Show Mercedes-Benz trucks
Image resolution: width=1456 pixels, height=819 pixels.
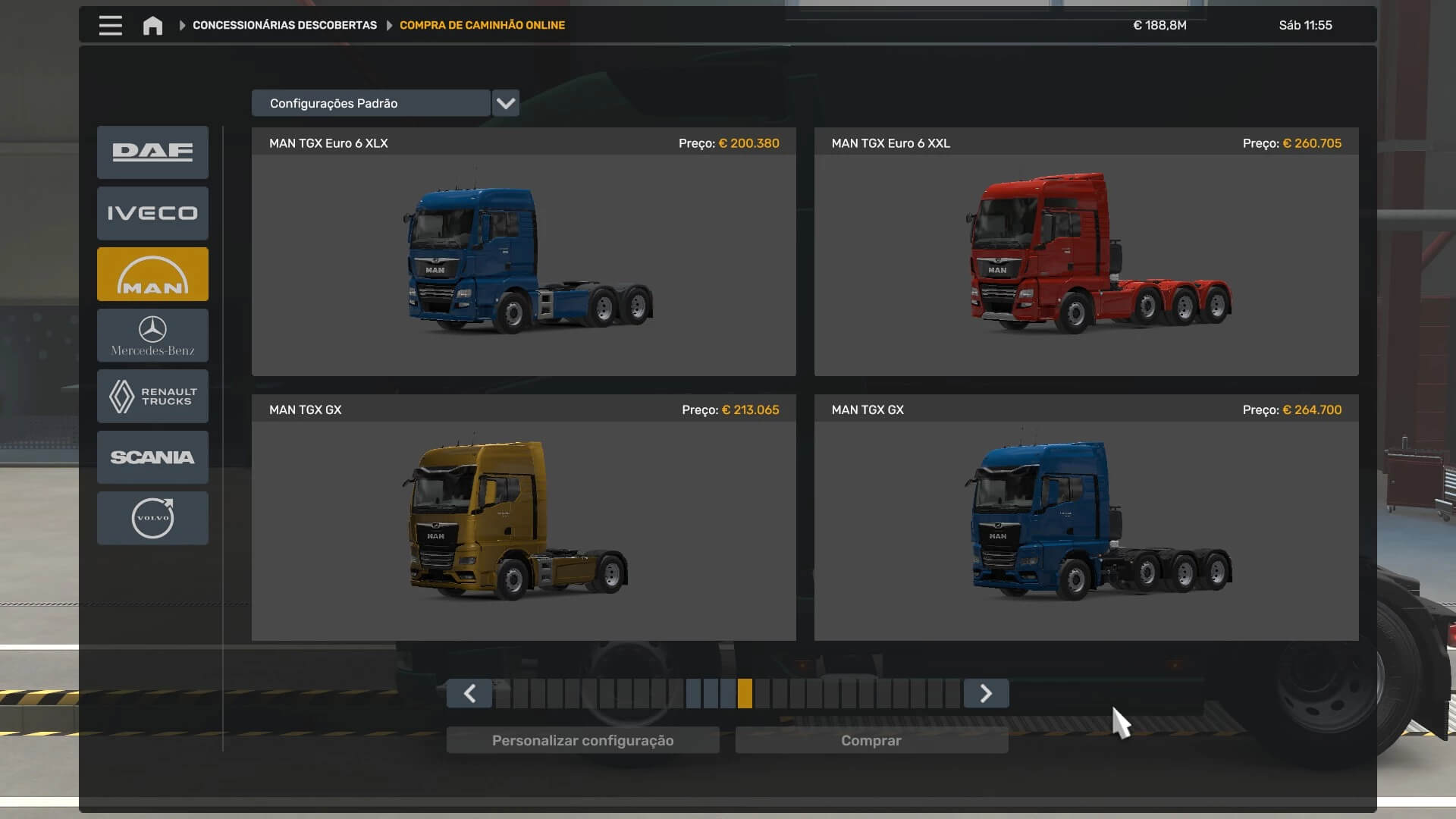click(152, 335)
